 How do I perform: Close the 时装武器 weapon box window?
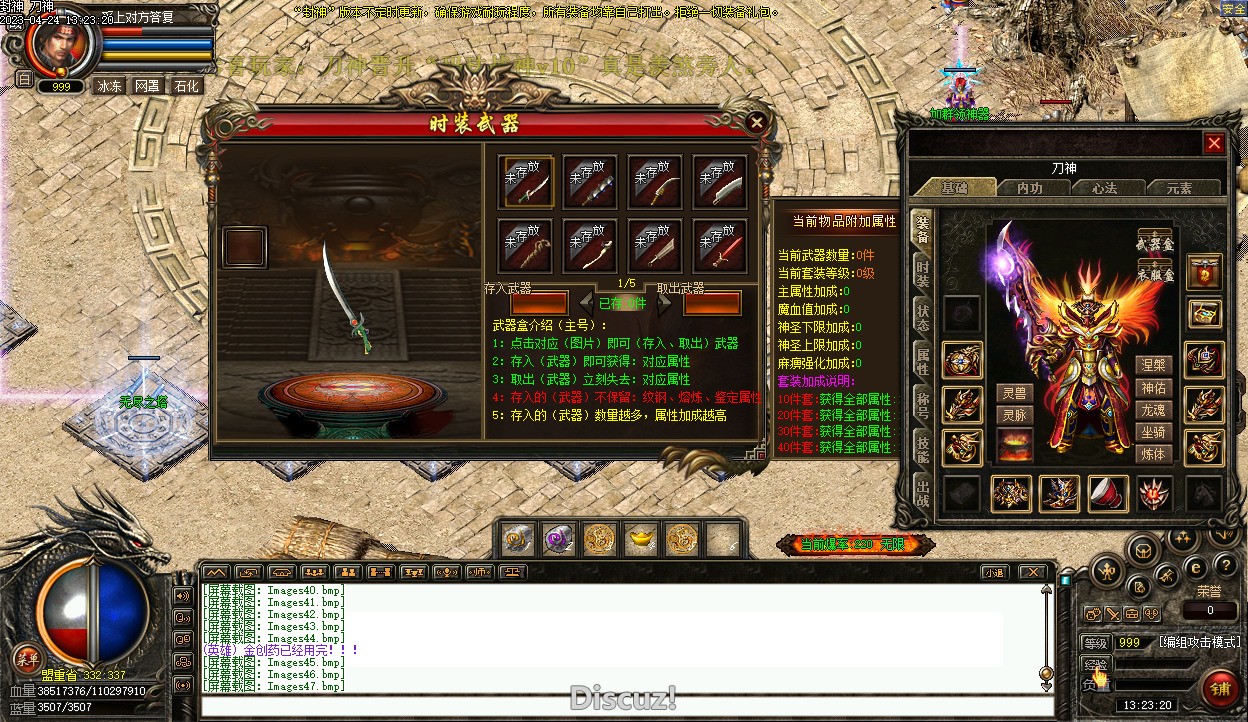[x=757, y=123]
